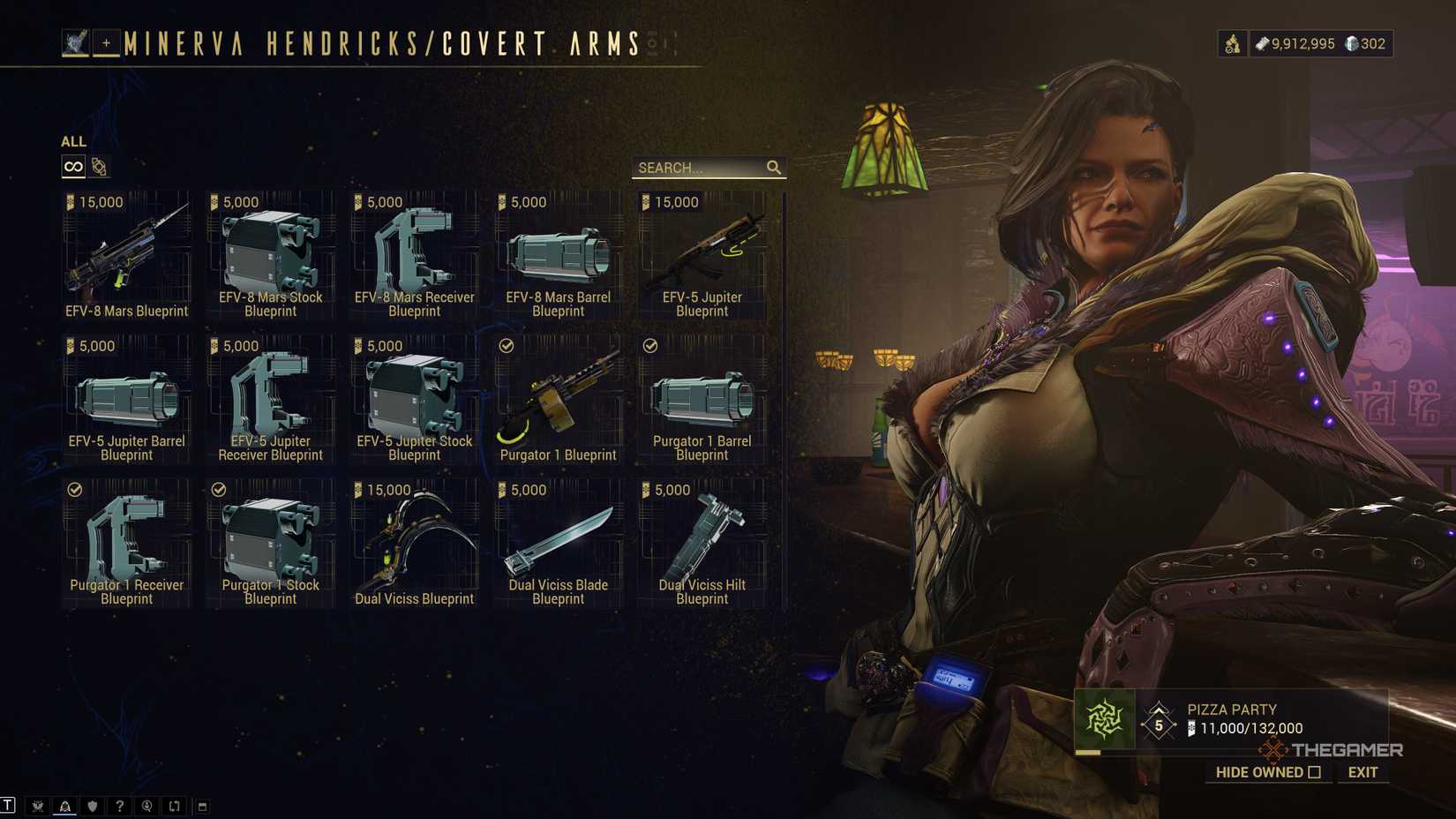Select the infinity category filter icon

(x=72, y=165)
